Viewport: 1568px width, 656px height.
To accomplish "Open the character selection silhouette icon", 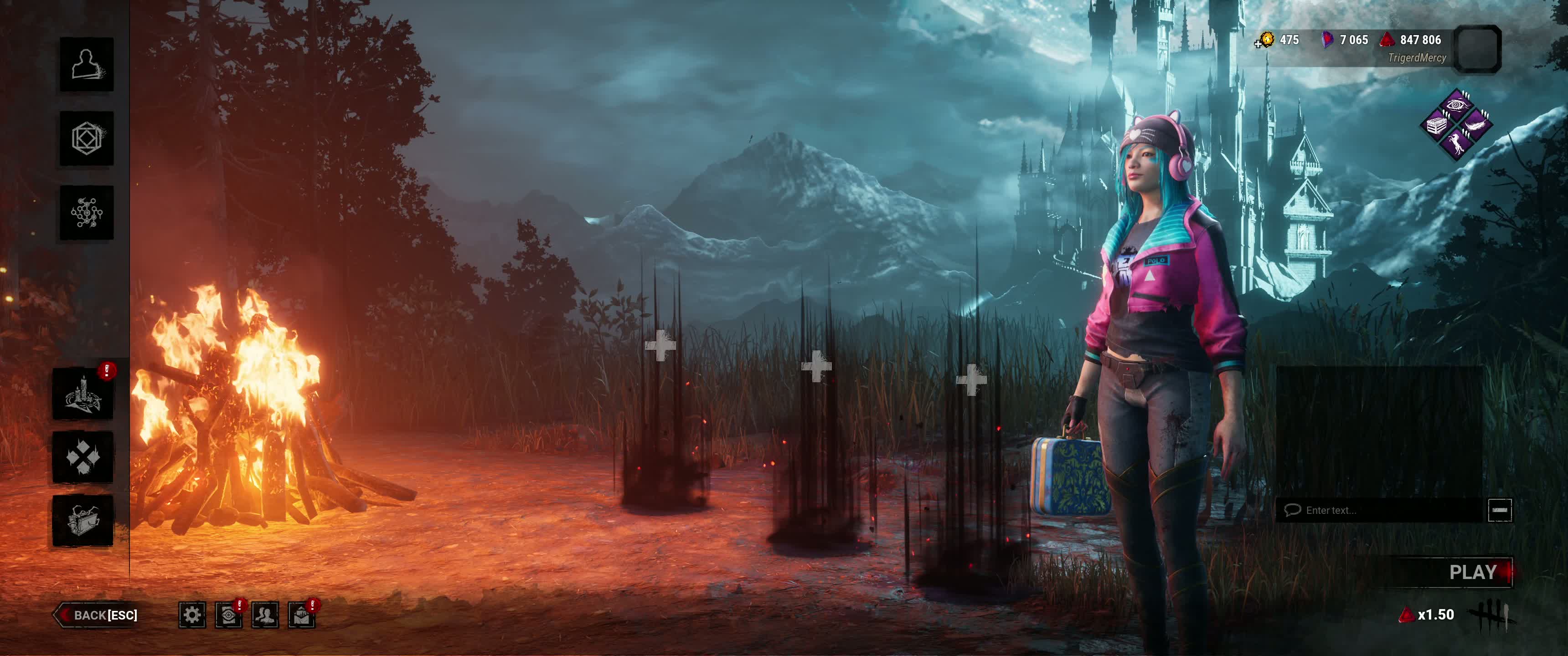I will [x=87, y=65].
